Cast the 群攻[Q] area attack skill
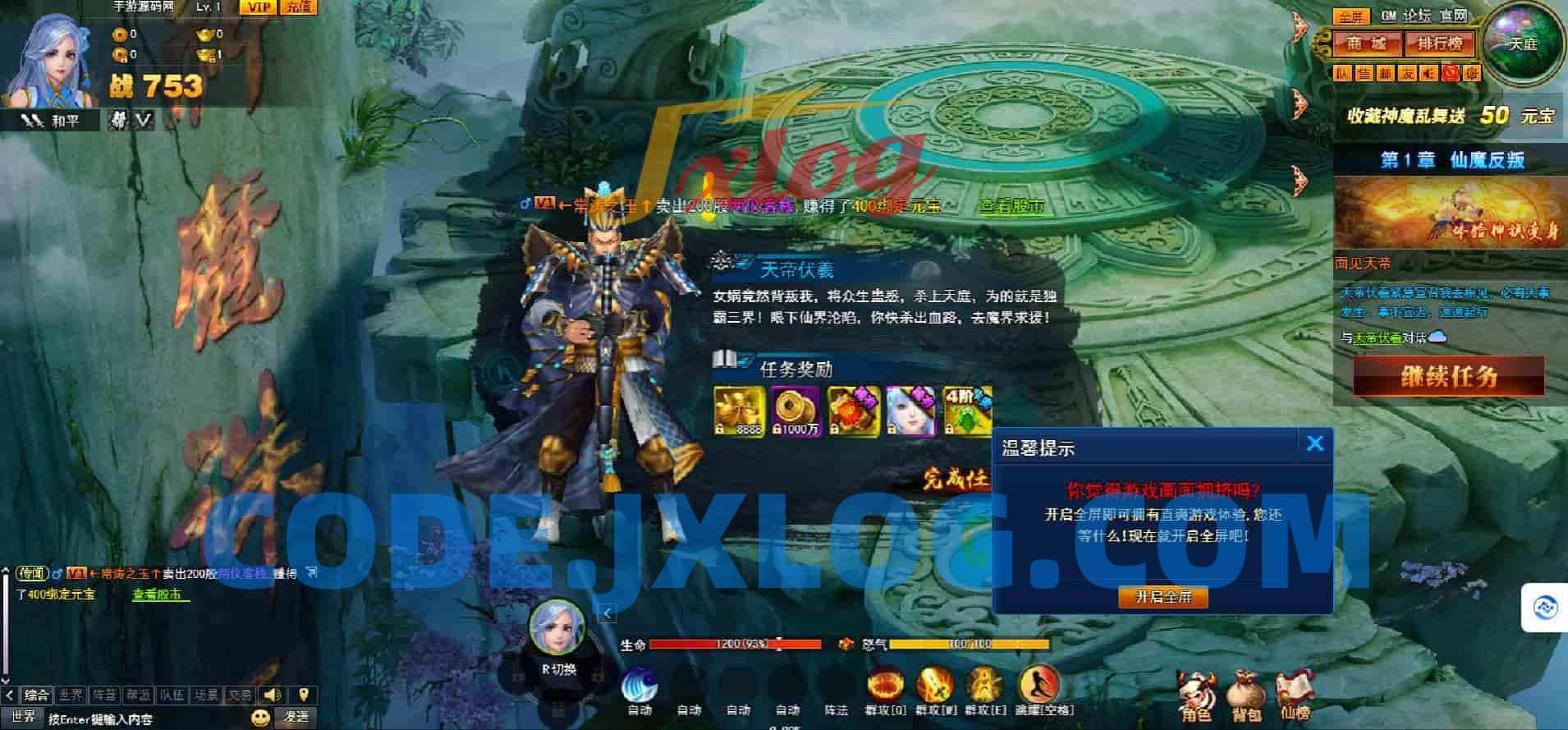Viewport: 1568px width, 730px height. 885,686
